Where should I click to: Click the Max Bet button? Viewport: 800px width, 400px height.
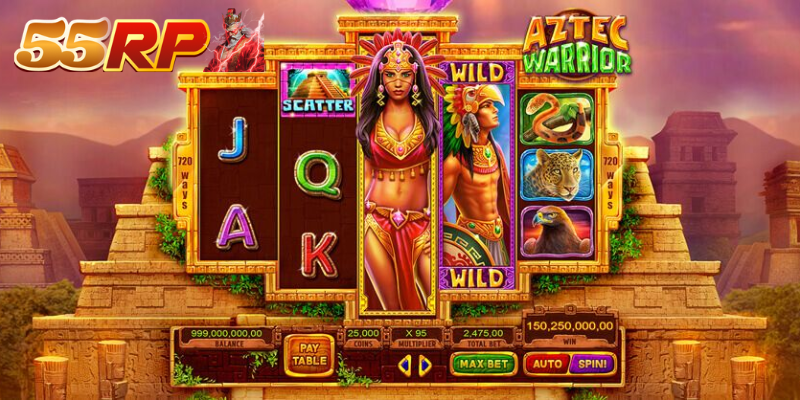pyautogui.click(x=481, y=364)
